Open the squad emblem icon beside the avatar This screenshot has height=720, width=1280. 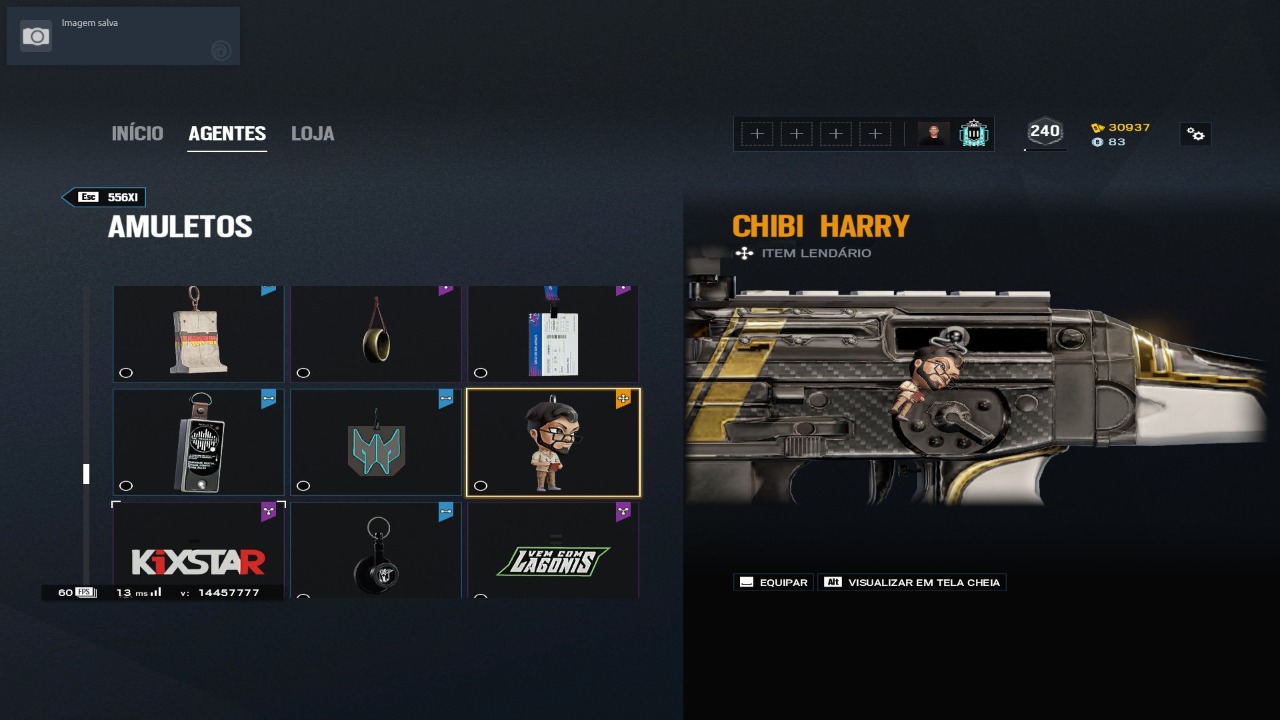(972, 132)
